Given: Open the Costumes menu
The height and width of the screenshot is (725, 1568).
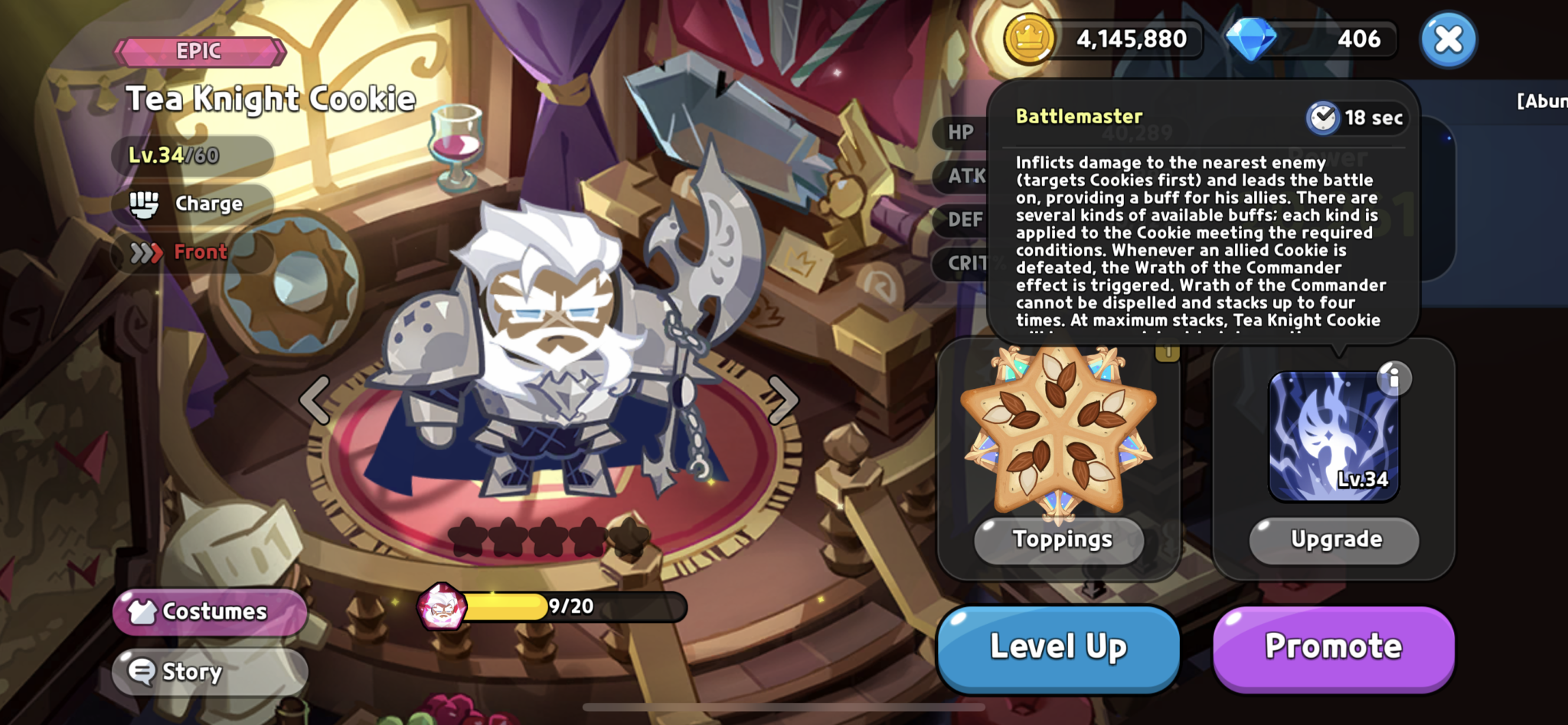Looking at the screenshot, I should point(208,611).
